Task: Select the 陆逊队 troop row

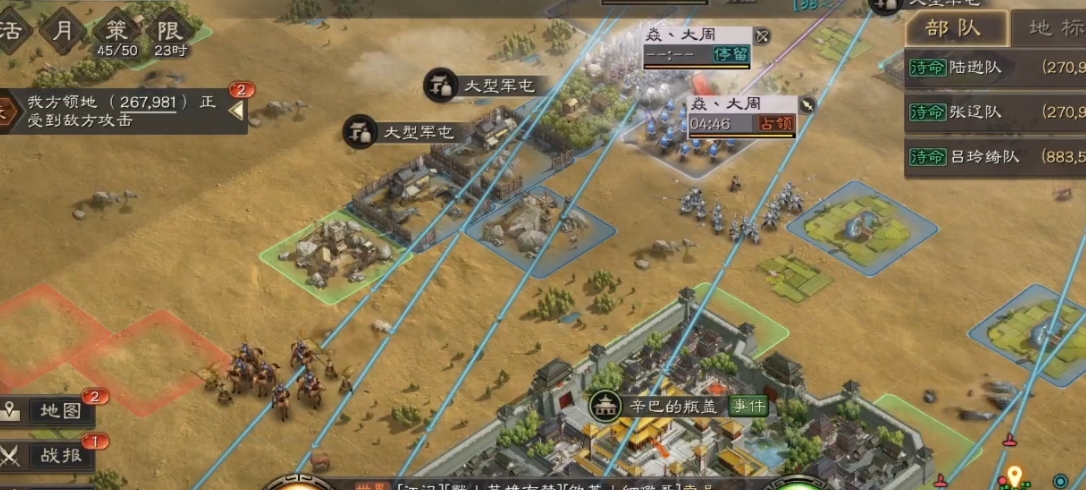Action: point(995,68)
